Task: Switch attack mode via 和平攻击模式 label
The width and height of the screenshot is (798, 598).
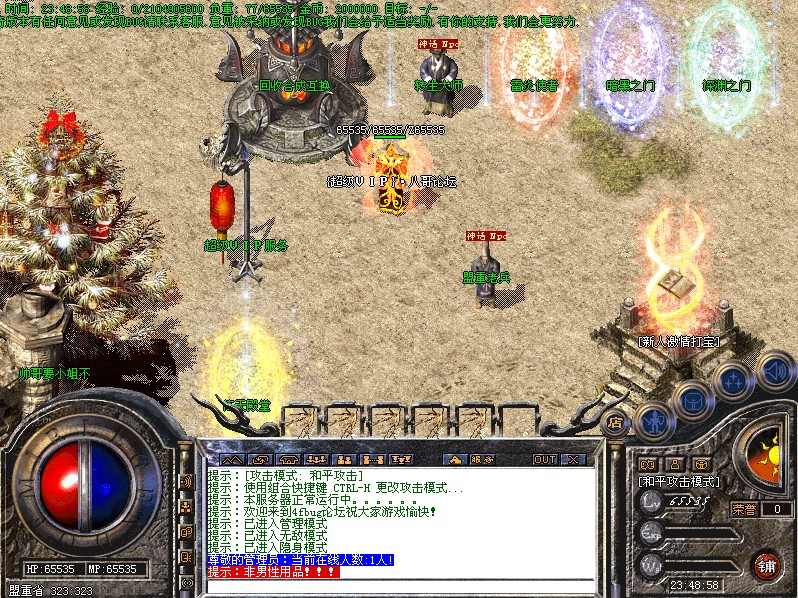Action: 680,481
